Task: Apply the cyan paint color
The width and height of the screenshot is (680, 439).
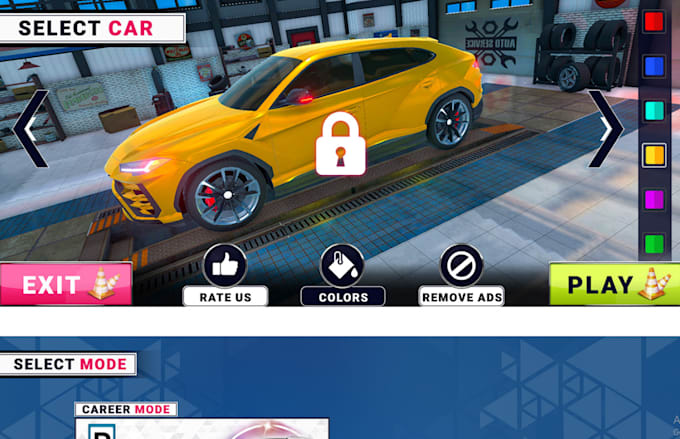Action: point(654,111)
